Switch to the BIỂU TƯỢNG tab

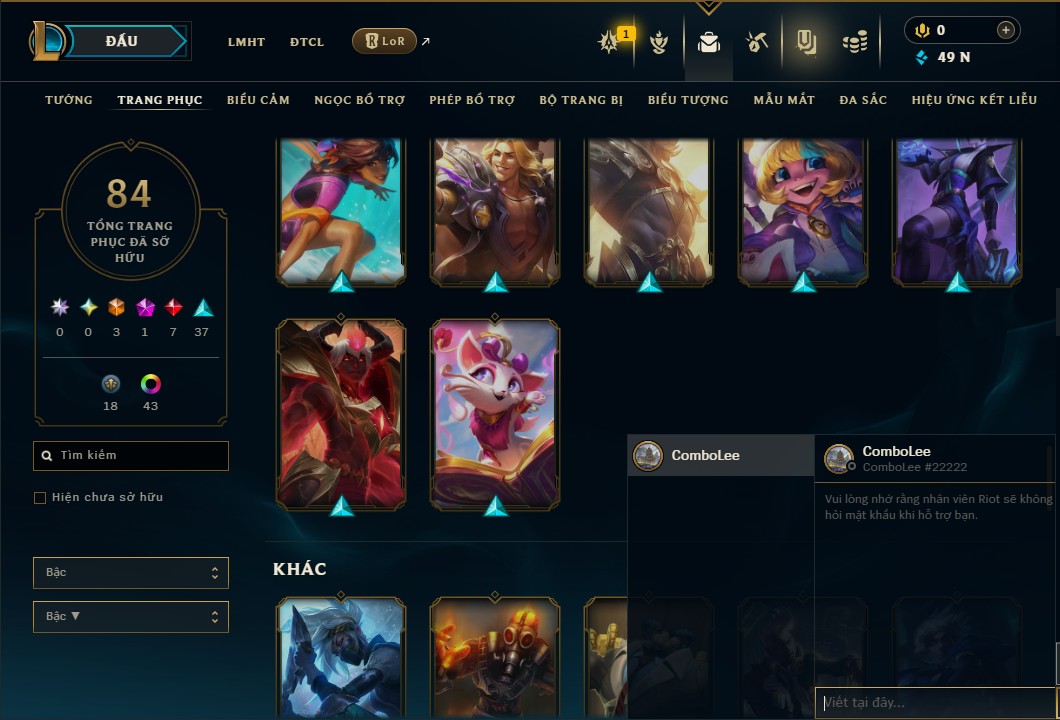(x=688, y=100)
